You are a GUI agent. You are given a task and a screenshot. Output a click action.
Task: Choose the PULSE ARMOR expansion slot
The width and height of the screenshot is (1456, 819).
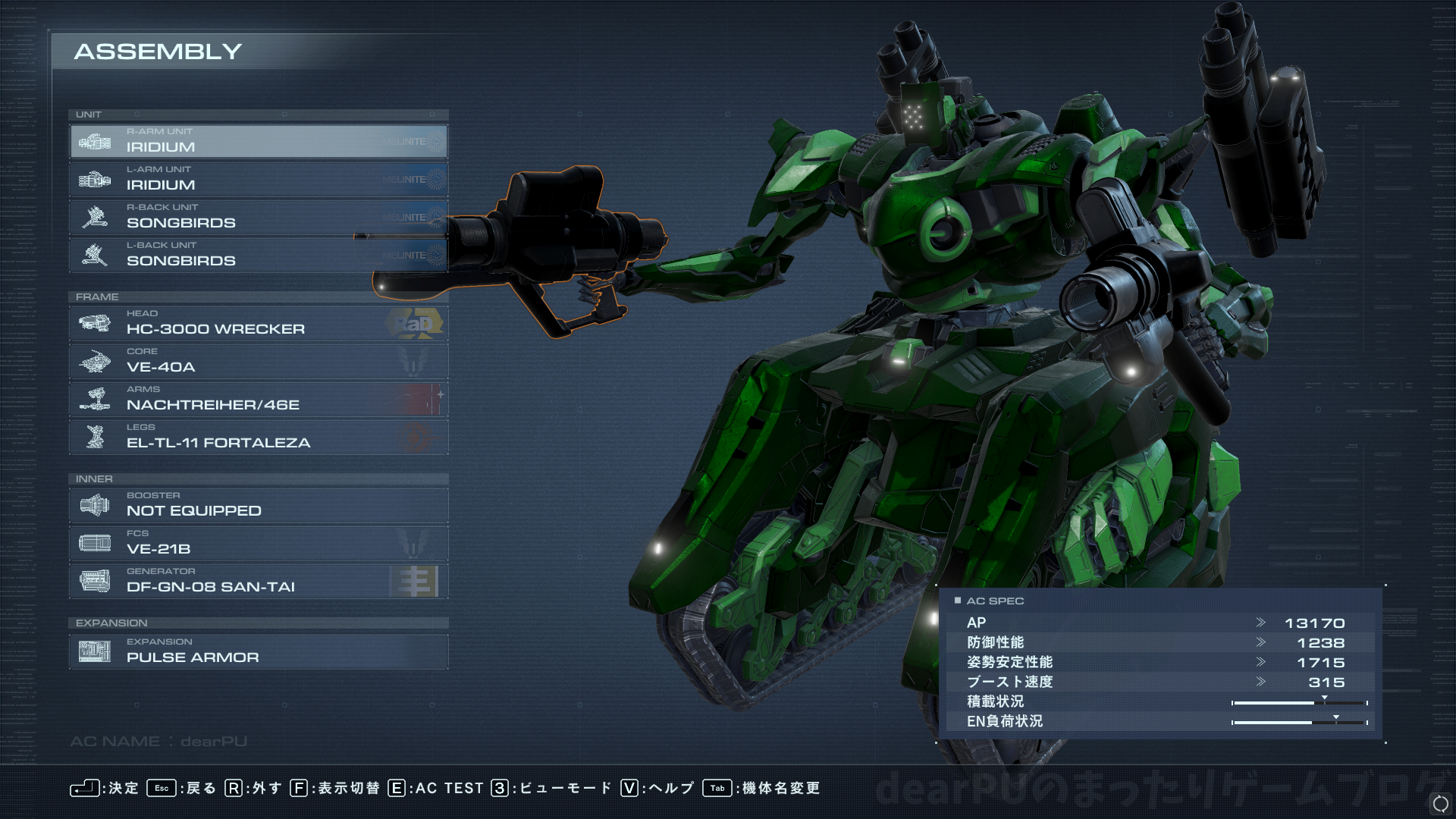[258, 652]
